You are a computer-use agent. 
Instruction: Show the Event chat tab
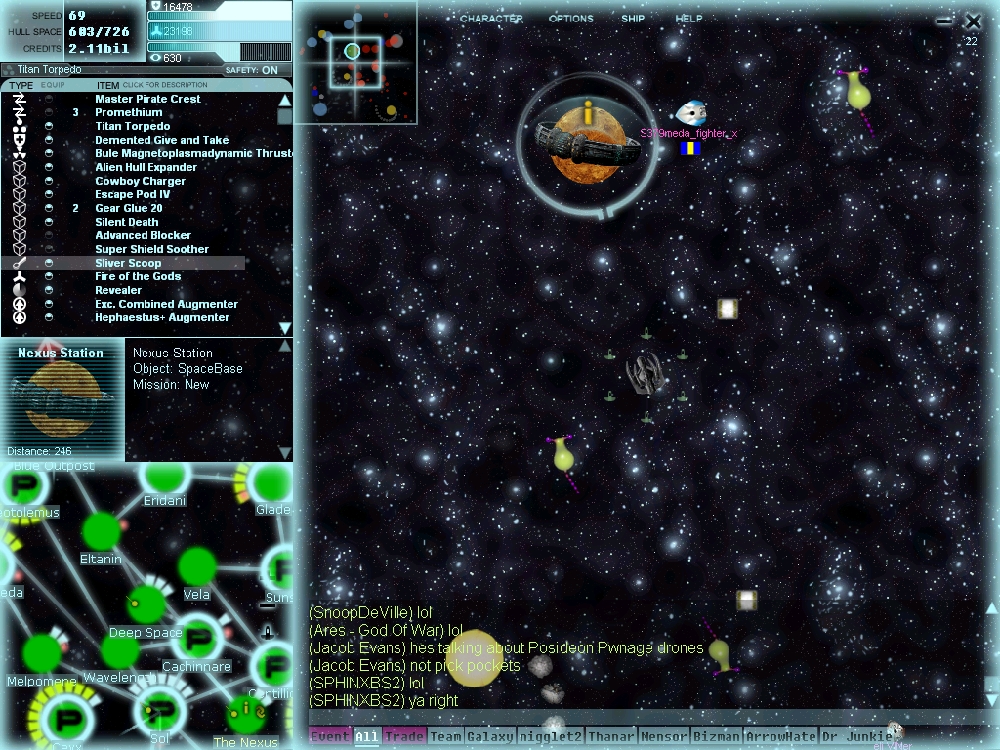pos(330,737)
